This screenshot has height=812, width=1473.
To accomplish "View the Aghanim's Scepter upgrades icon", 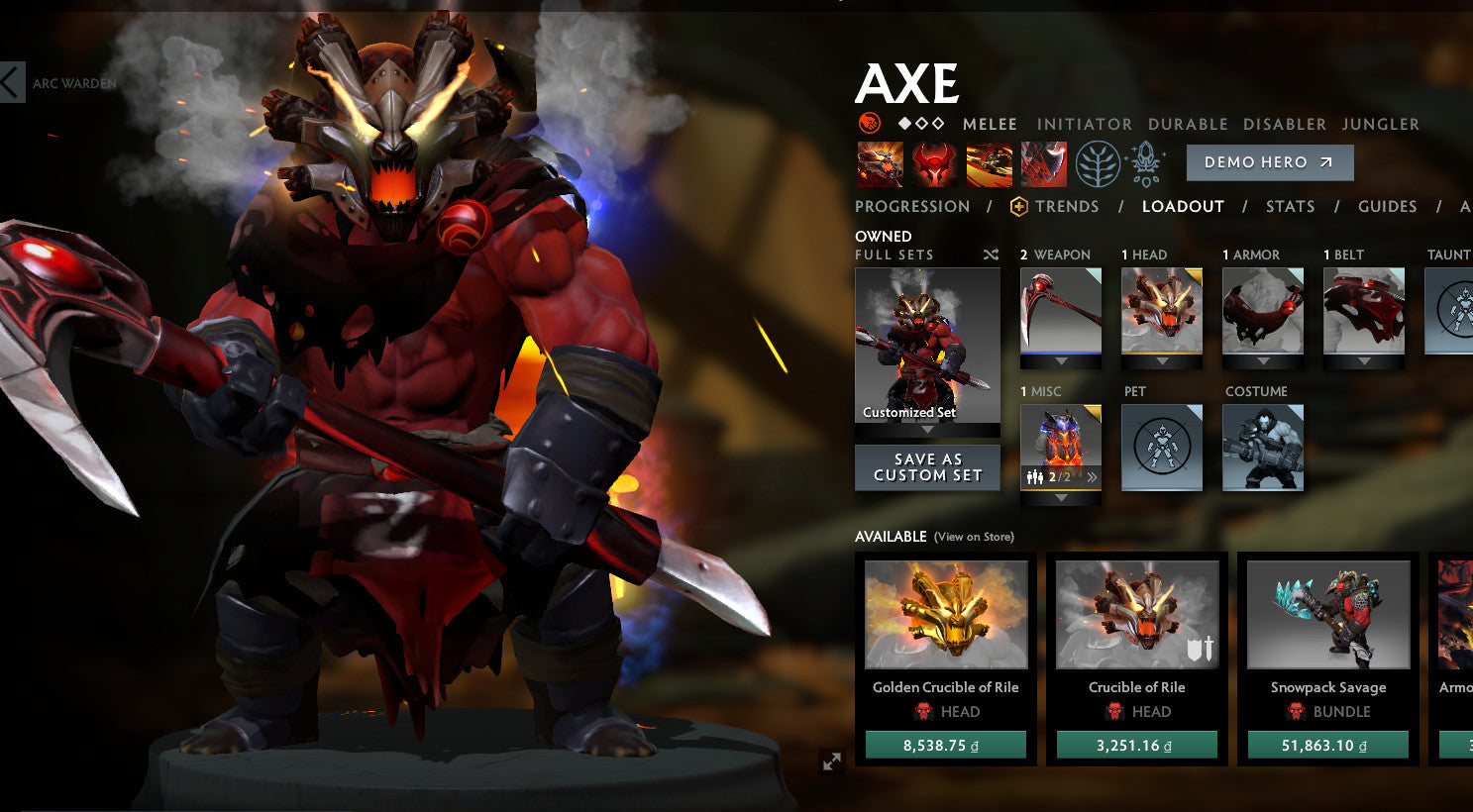I will click(1146, 162).
